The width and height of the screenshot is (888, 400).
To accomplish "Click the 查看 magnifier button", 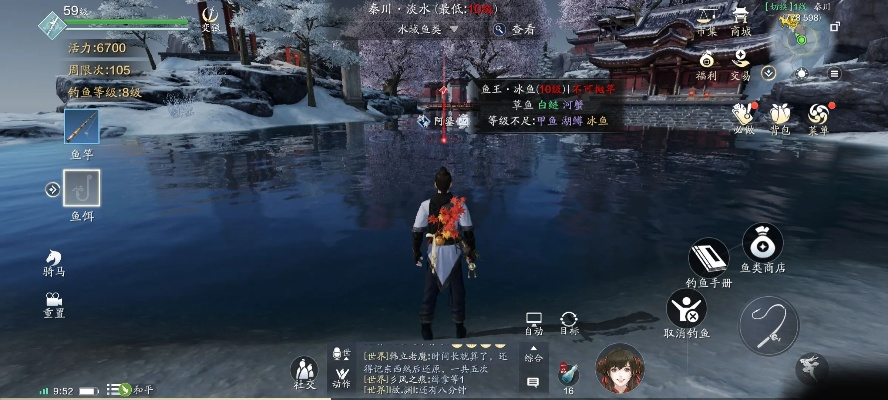I will tap(514, 30).
